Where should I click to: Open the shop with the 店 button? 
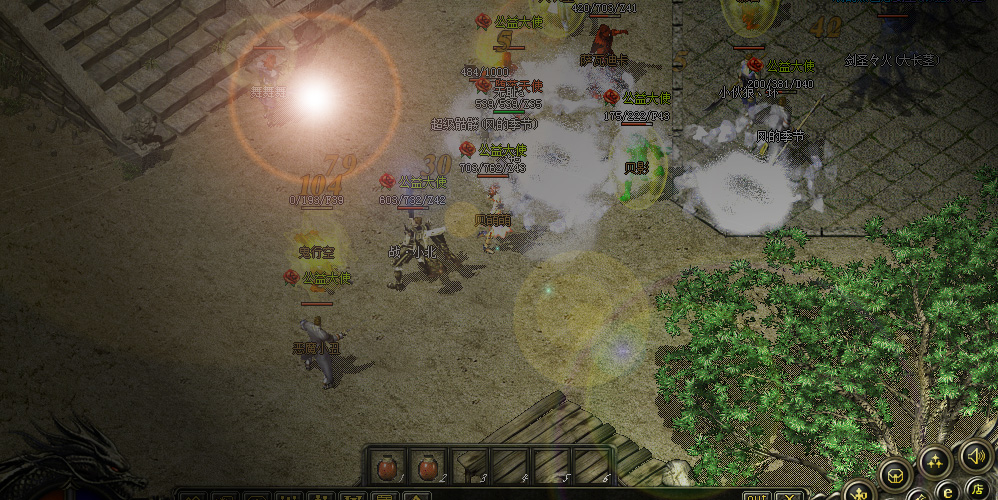click(976, 490)
